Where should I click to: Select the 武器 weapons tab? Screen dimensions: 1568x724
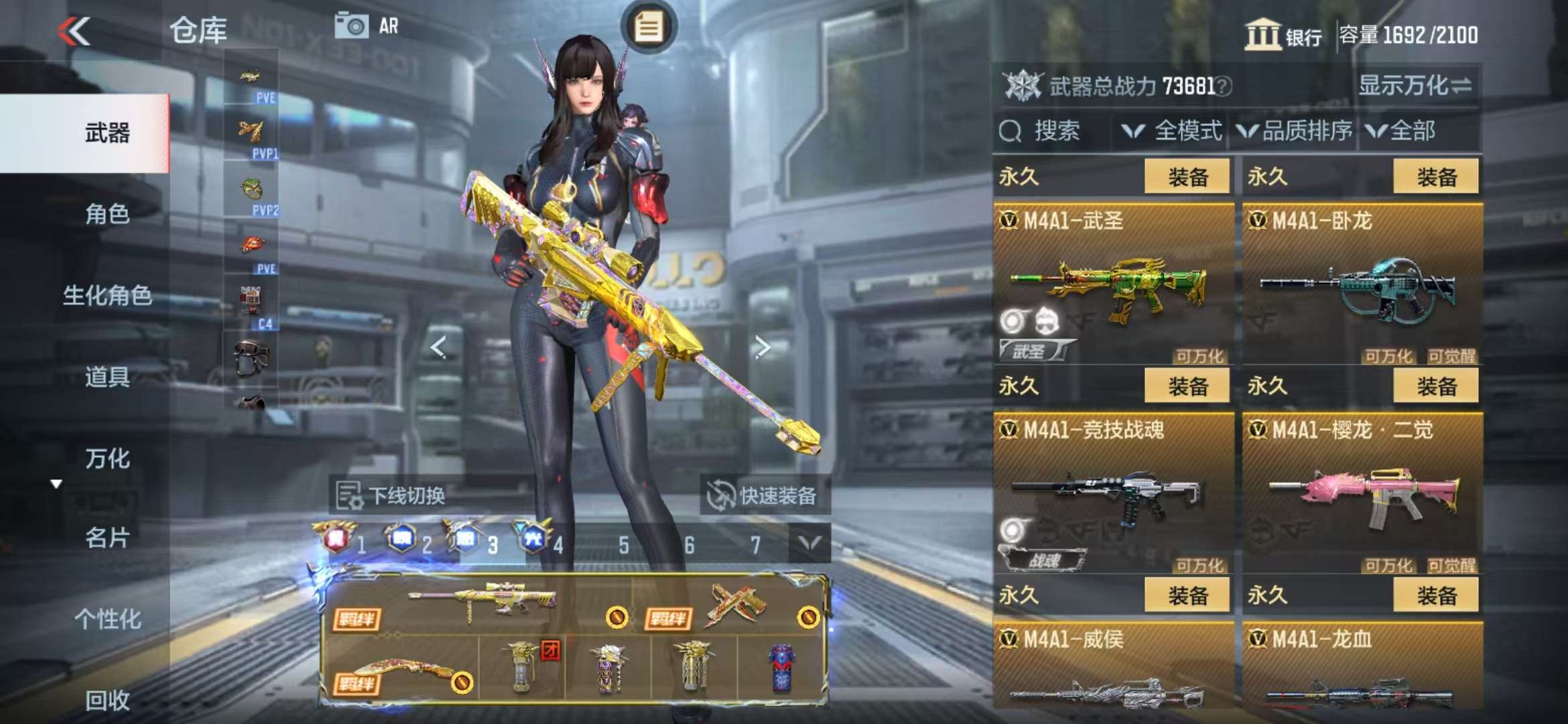pyautogui.click(x=107, y=133)
